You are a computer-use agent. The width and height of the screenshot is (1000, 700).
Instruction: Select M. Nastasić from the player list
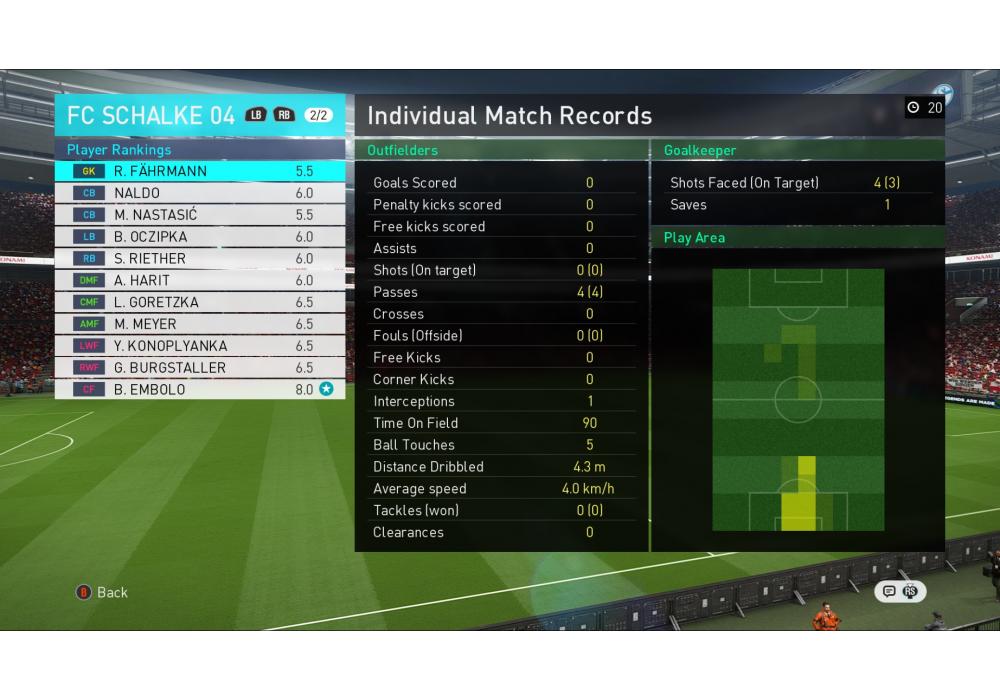tap(200, 215)
